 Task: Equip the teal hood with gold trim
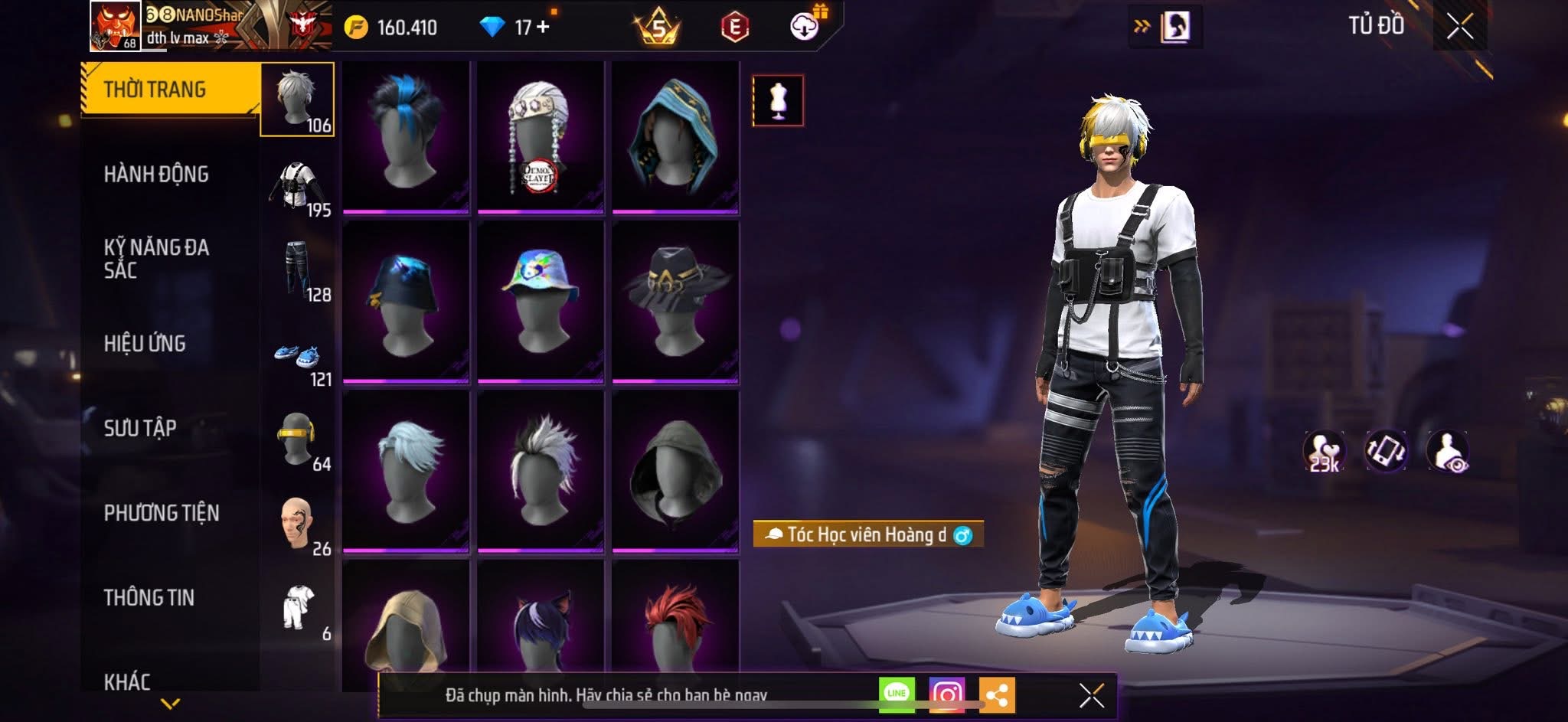coord(675,136)
